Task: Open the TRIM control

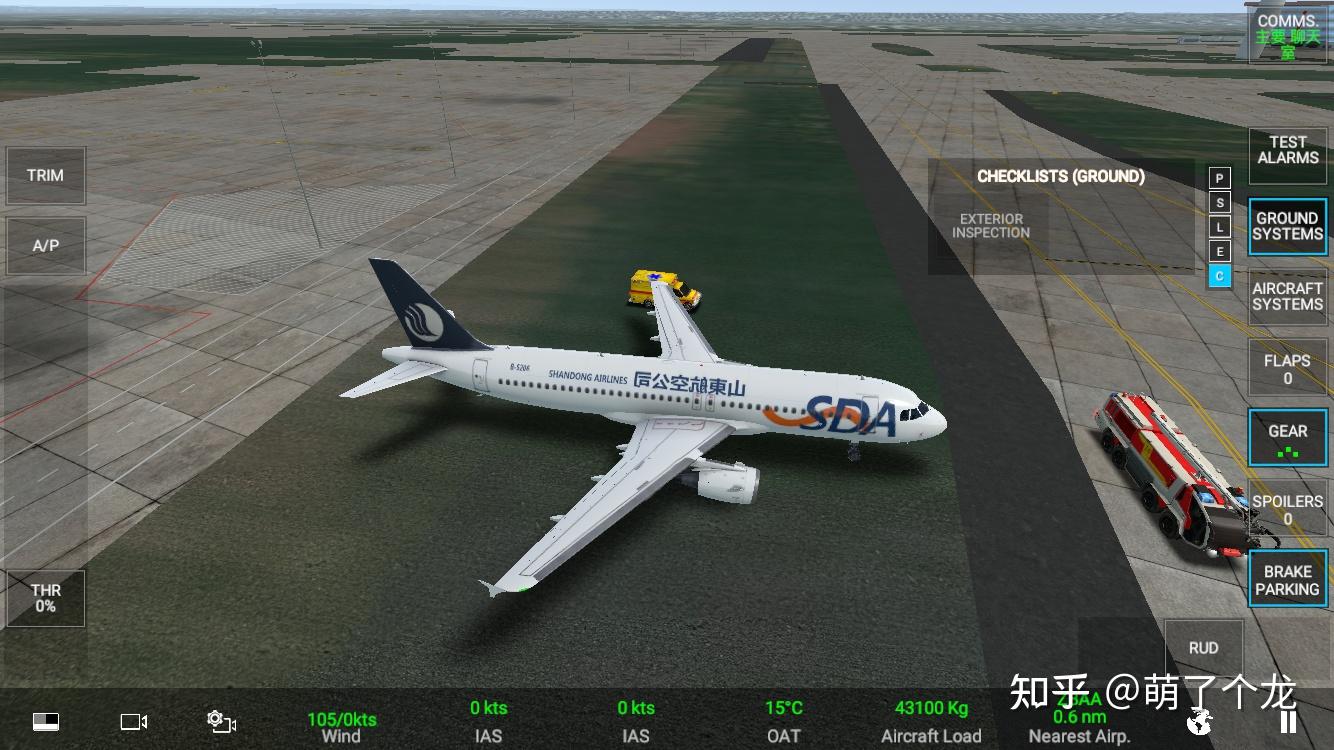Action: tap(45, 176)
